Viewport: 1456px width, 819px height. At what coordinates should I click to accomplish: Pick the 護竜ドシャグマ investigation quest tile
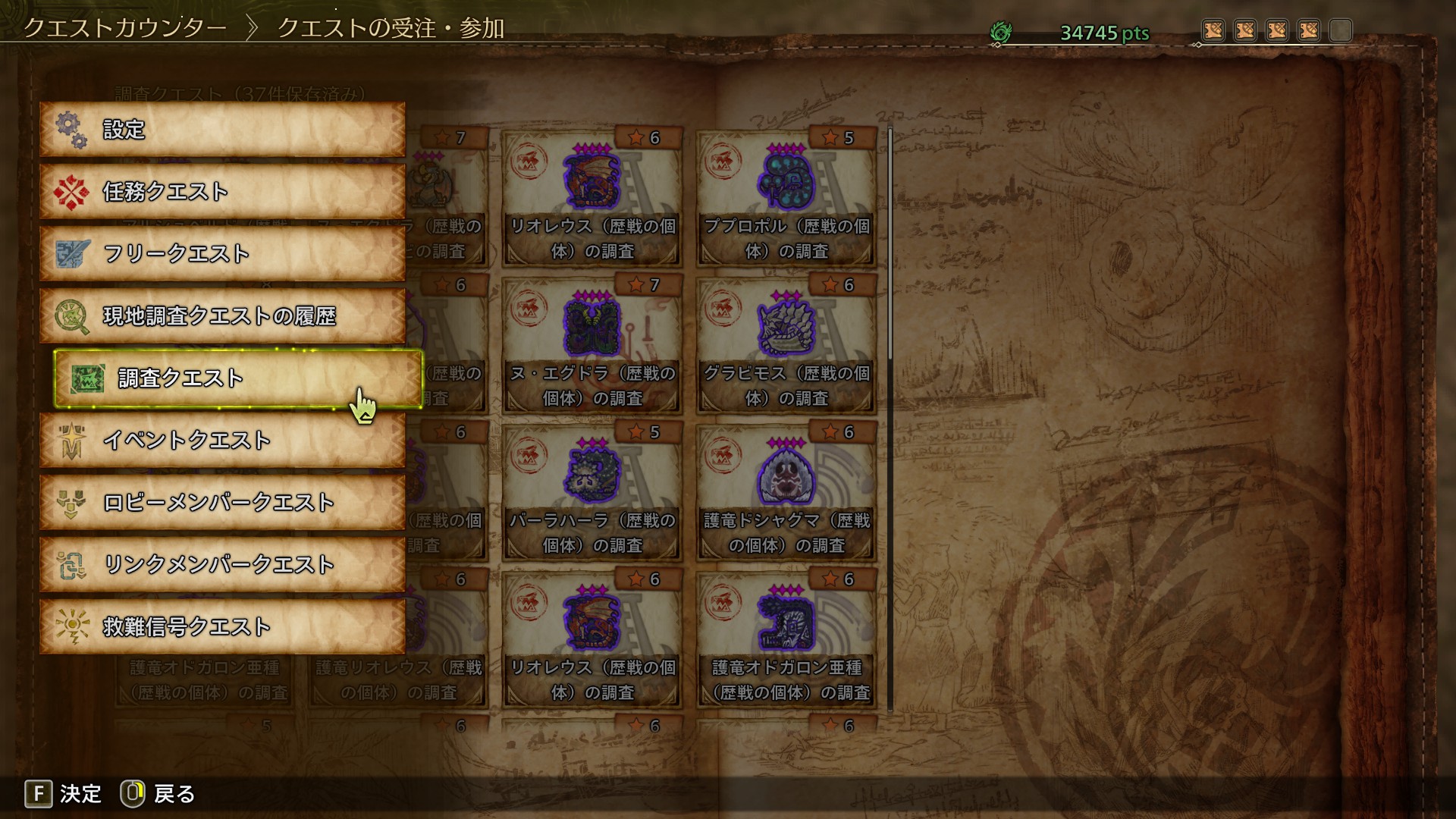786,493
